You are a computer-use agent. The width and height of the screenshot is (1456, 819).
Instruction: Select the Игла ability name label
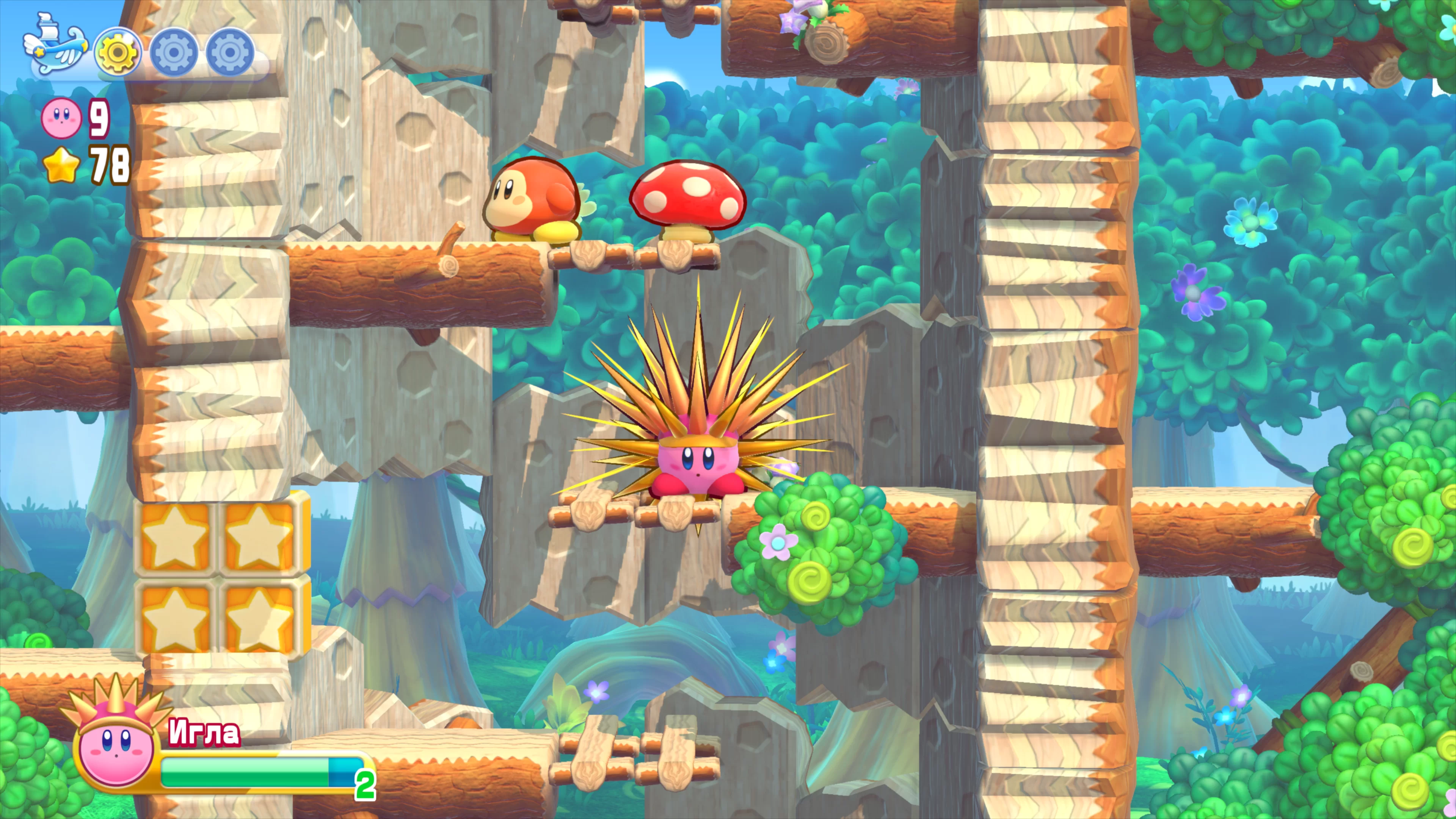[204, 733]
